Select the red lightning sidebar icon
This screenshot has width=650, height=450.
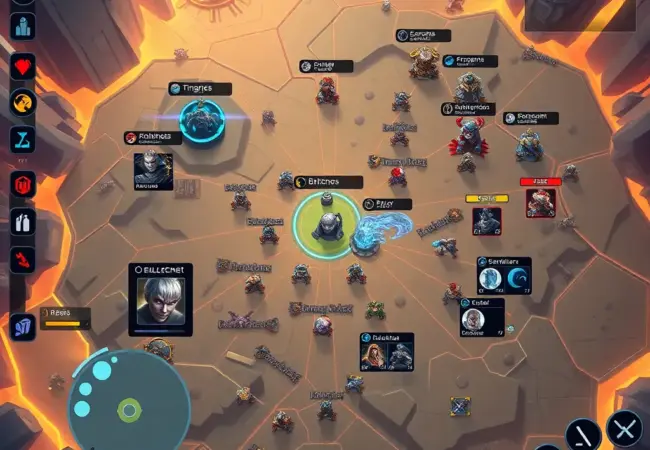pyautogui.click(x=22, y=259)
